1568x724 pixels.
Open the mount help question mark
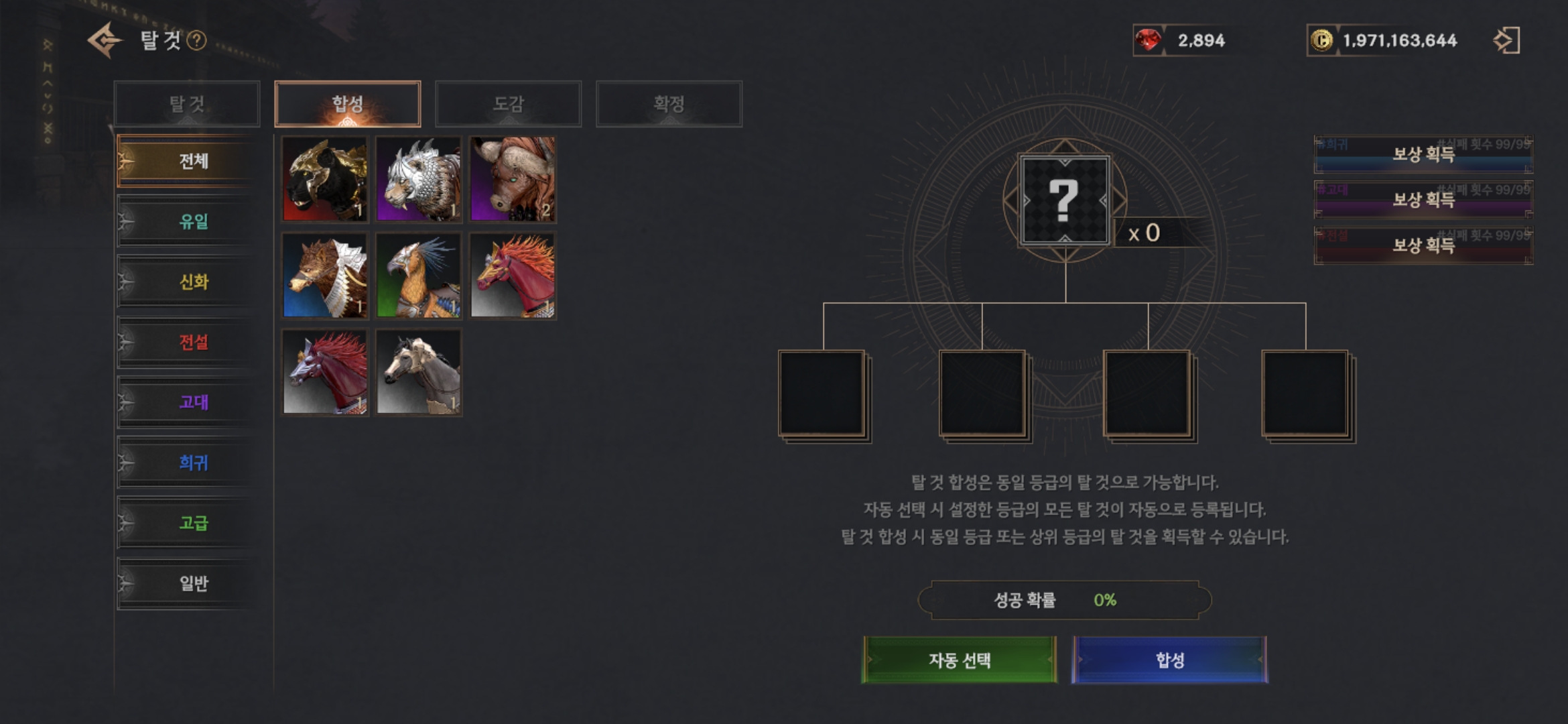(196, 41)
